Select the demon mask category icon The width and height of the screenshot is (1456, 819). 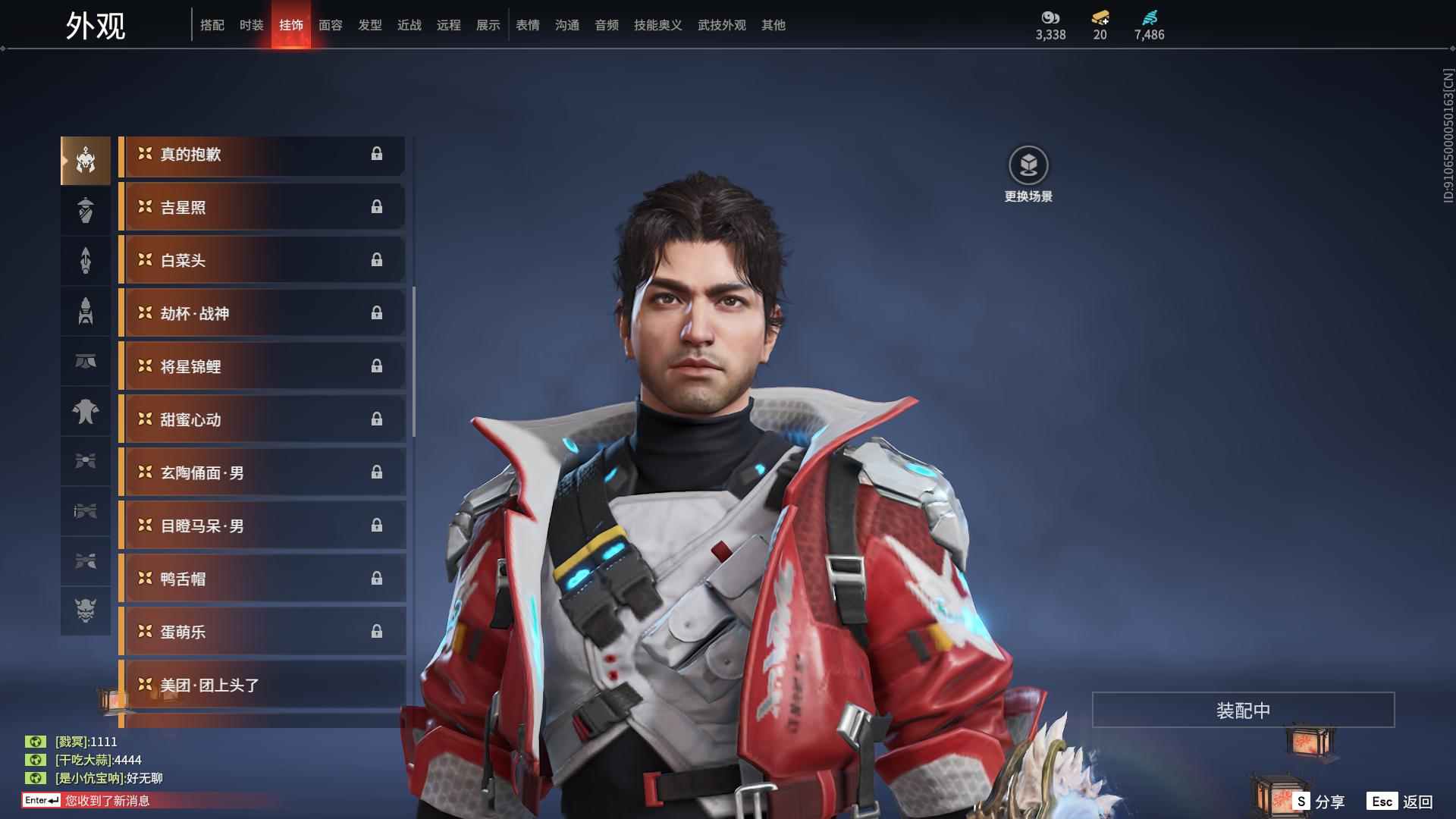86,610
